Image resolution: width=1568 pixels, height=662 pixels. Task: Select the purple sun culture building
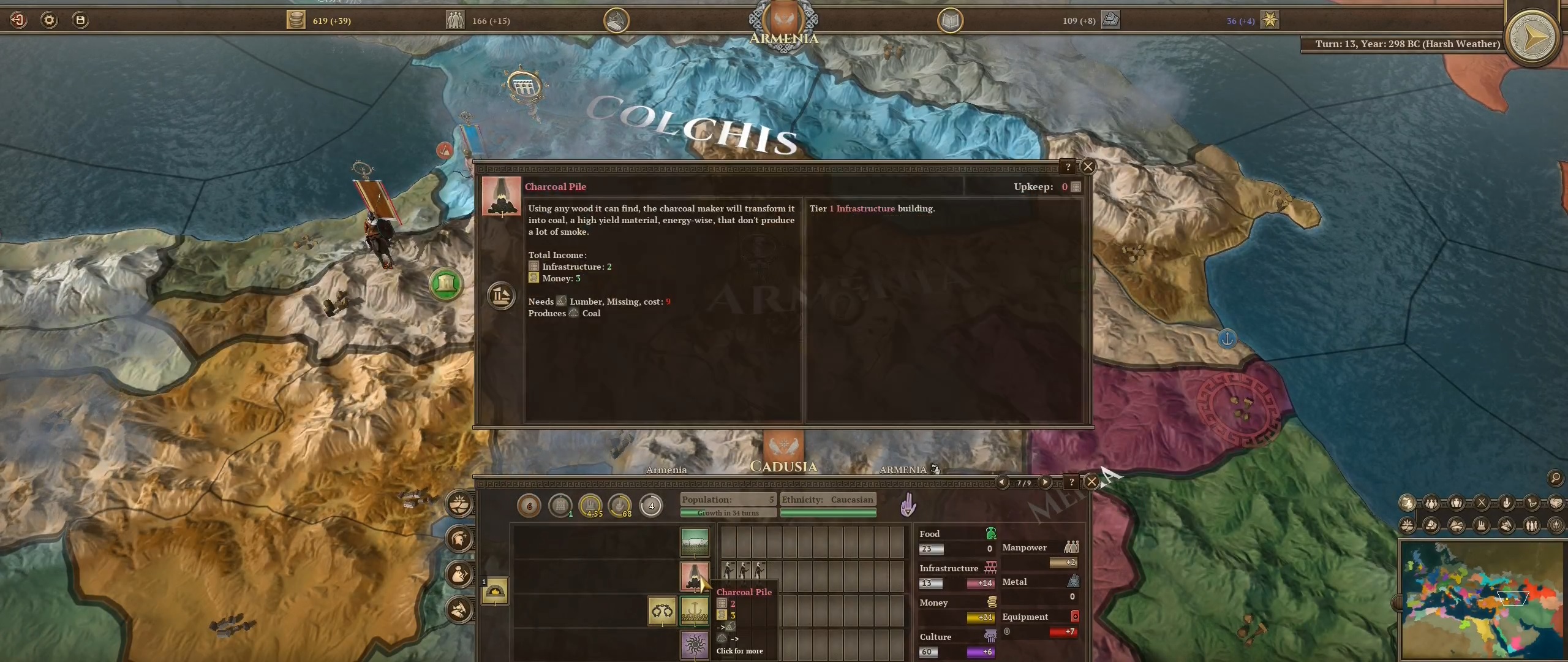[694, 645]
